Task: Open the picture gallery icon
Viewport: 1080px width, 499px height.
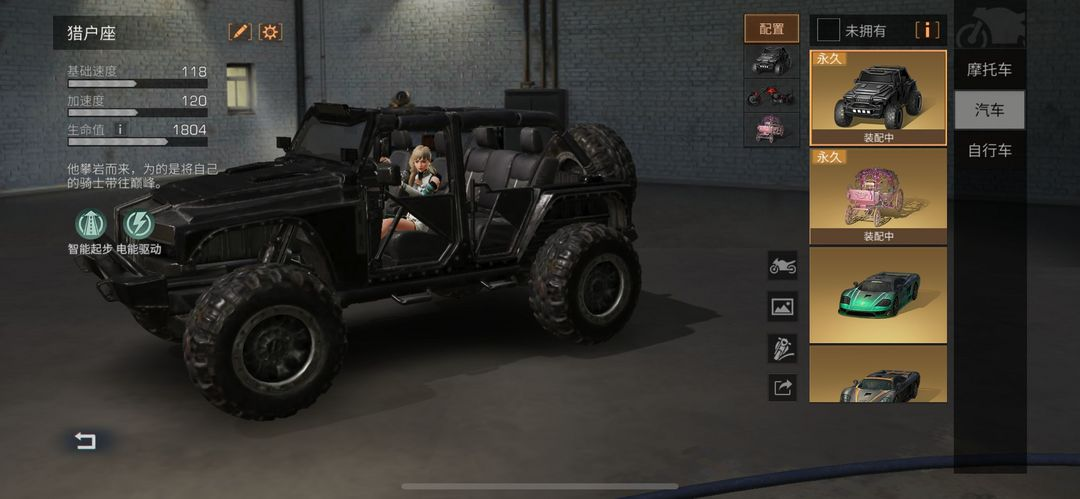Action: (x=782, y=307)
